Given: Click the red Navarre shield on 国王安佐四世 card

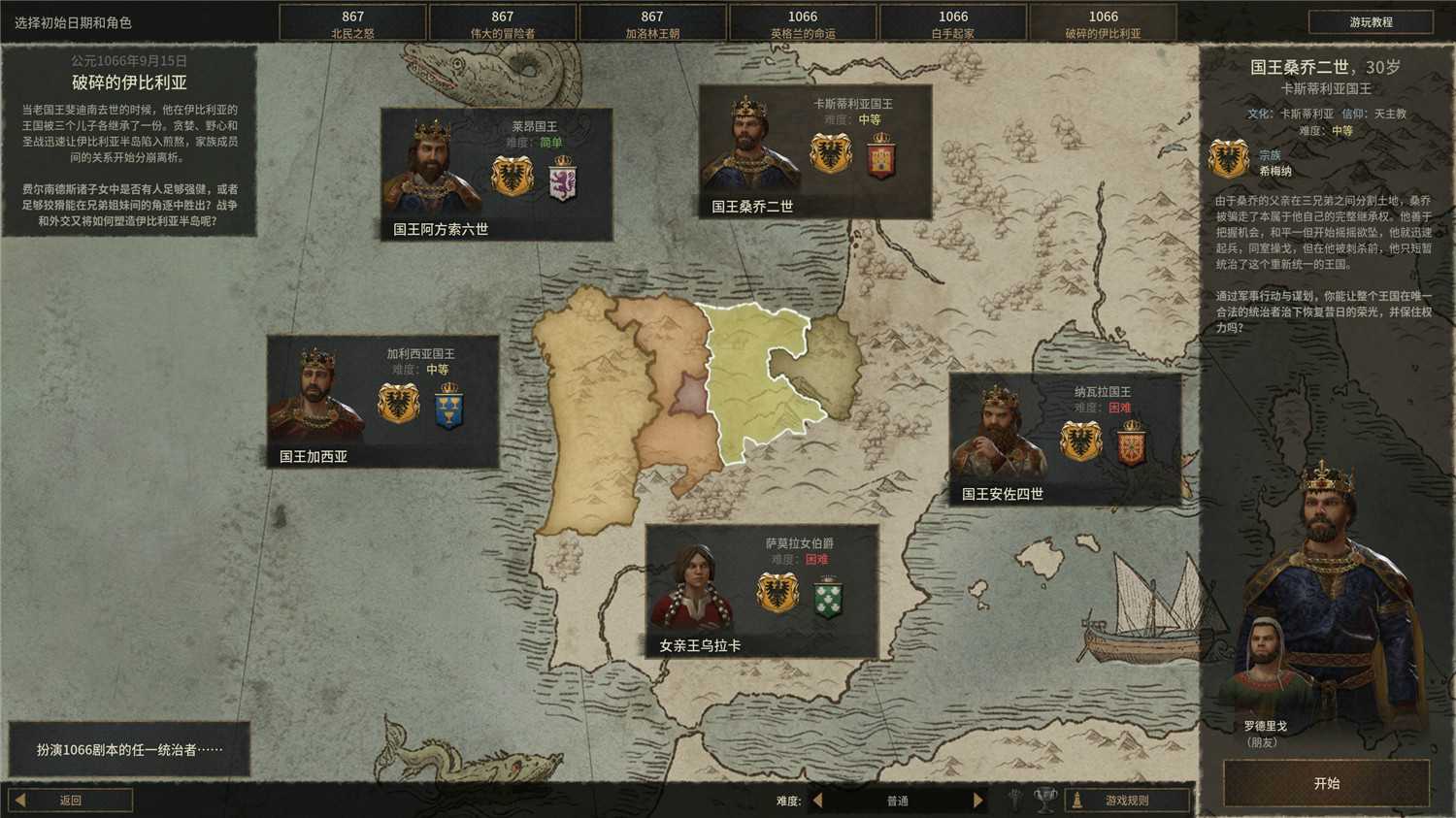Looking at the screenshot, I should click(x=1131, y=445).
